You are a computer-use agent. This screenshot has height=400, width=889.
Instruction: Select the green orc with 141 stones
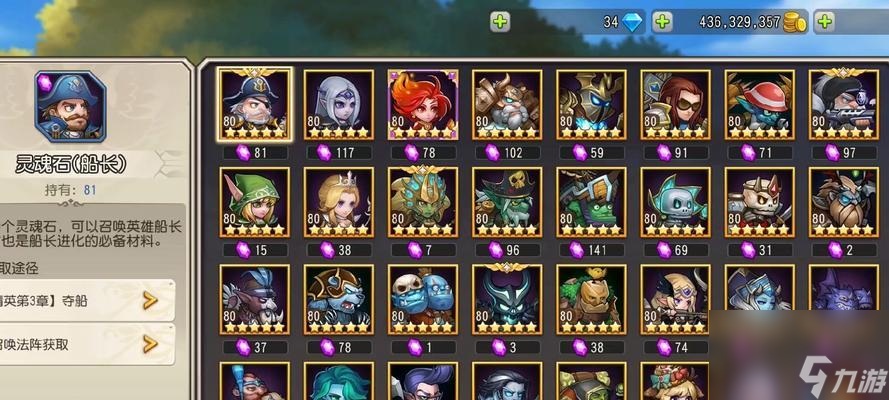tap(591, 202)
